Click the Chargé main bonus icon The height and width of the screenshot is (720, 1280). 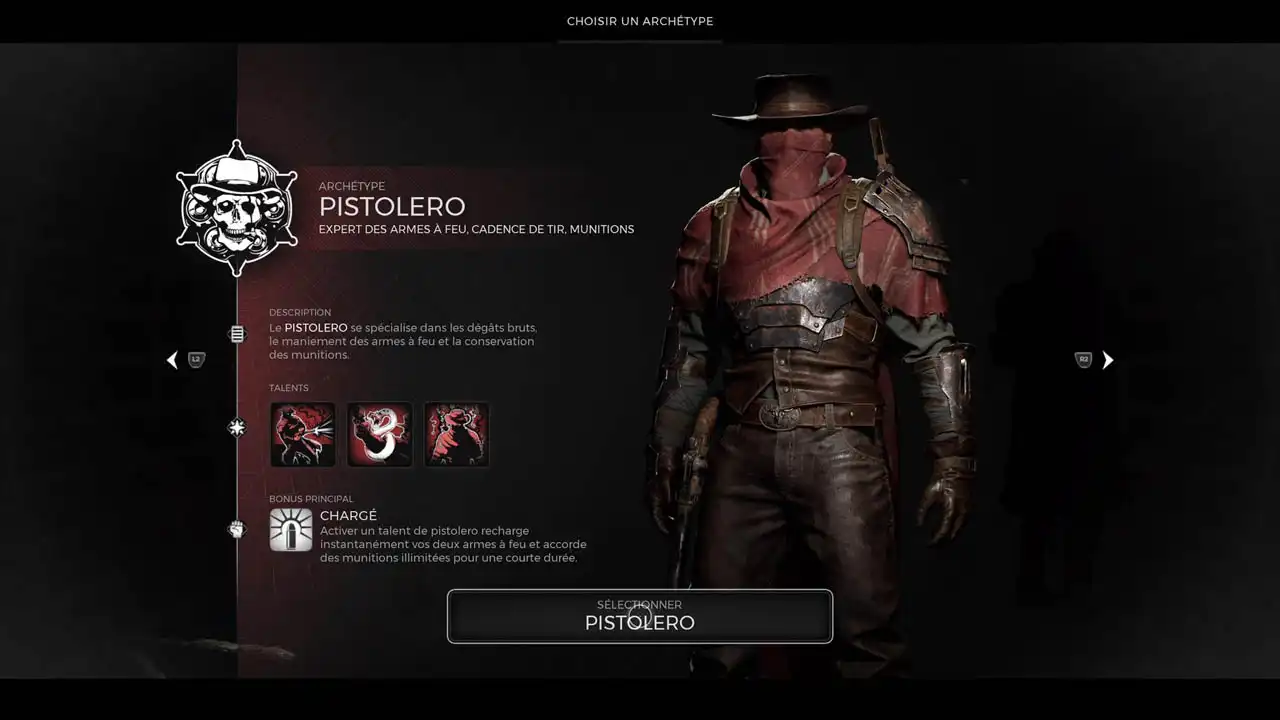tap(291, 530)
